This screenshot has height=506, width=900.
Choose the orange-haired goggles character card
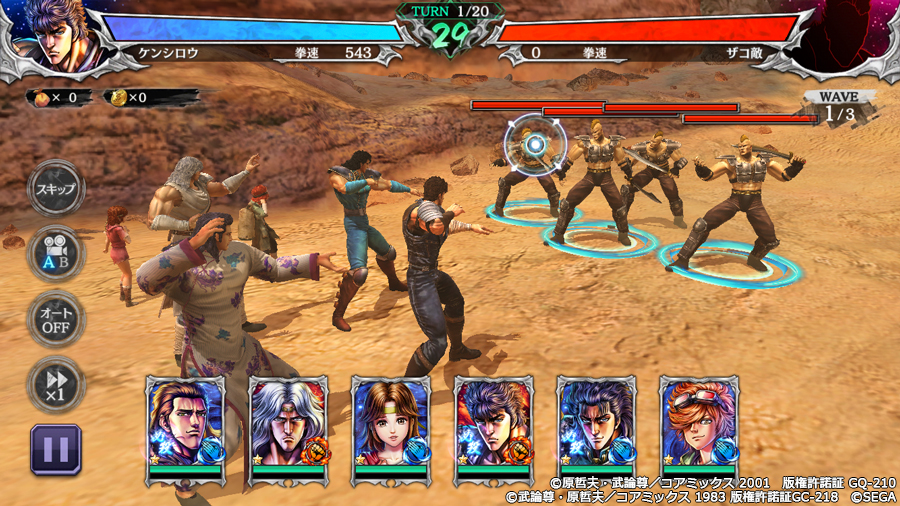coord(699,424)
